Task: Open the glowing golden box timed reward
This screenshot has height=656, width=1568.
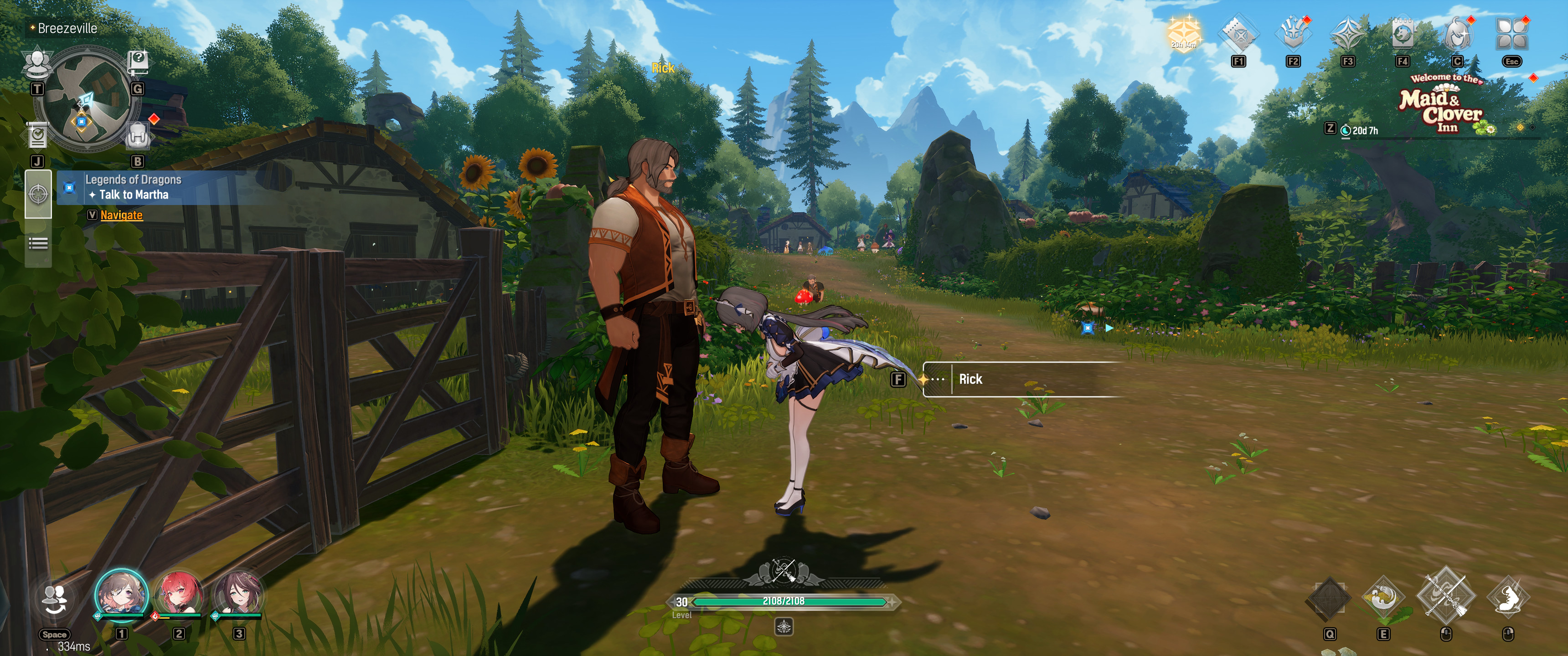Action: 1183,33
